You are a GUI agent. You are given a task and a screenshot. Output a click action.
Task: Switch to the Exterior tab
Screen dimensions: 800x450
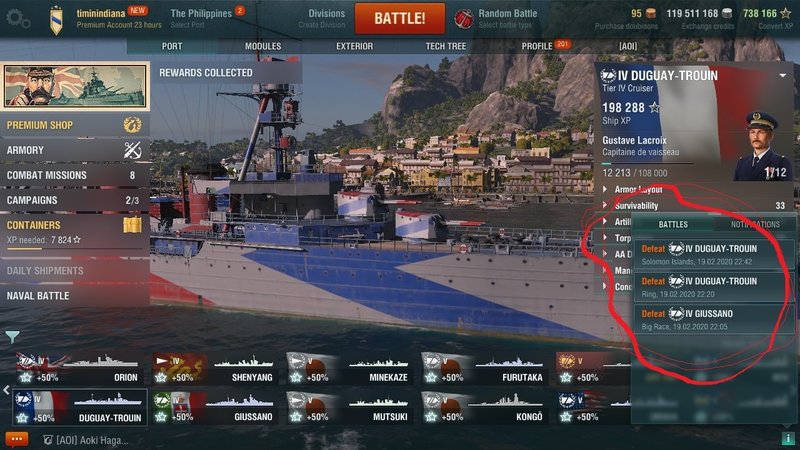[x=354, y=46]
